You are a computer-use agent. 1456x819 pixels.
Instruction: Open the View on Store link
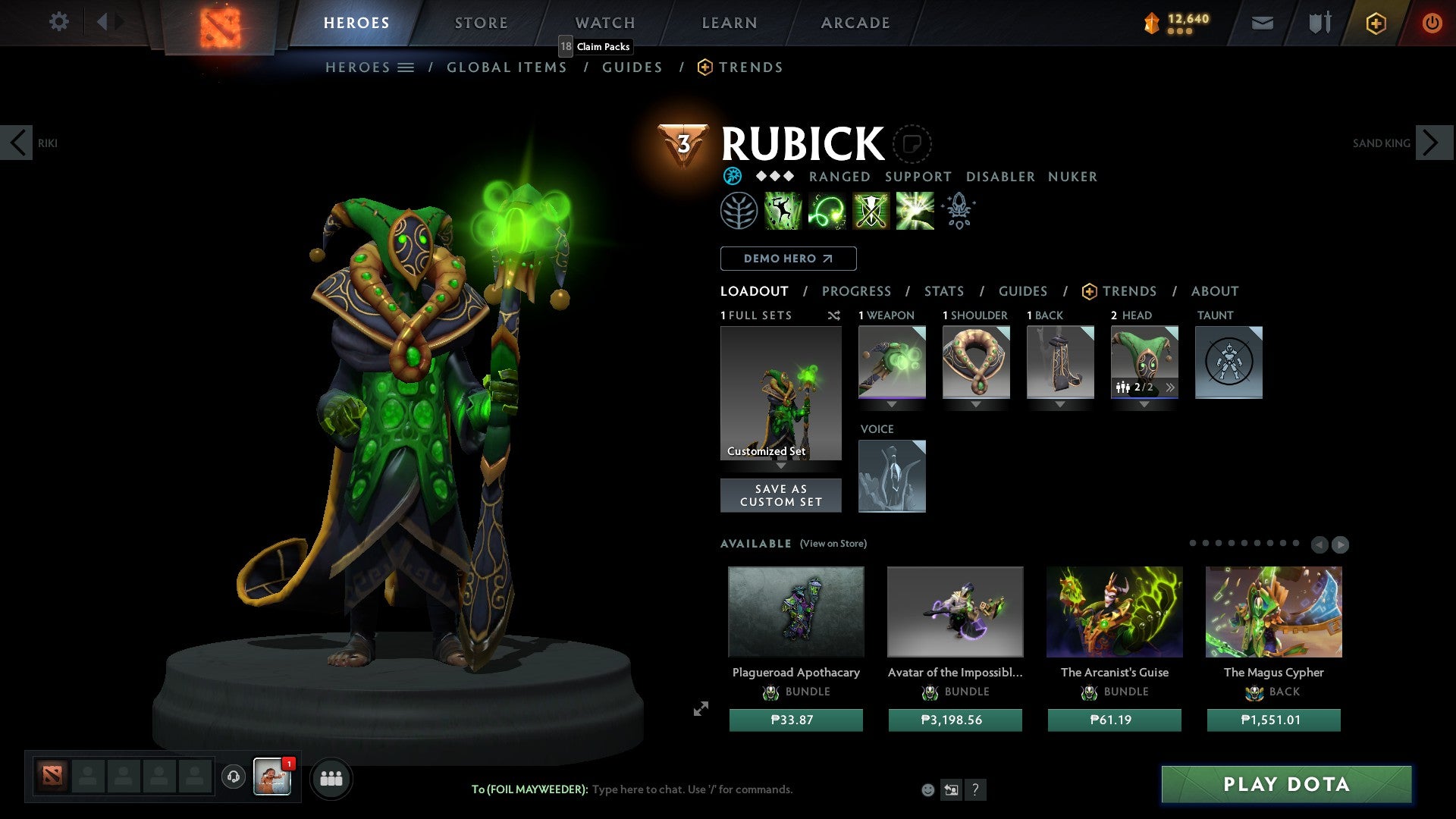[x=833, y=544]
